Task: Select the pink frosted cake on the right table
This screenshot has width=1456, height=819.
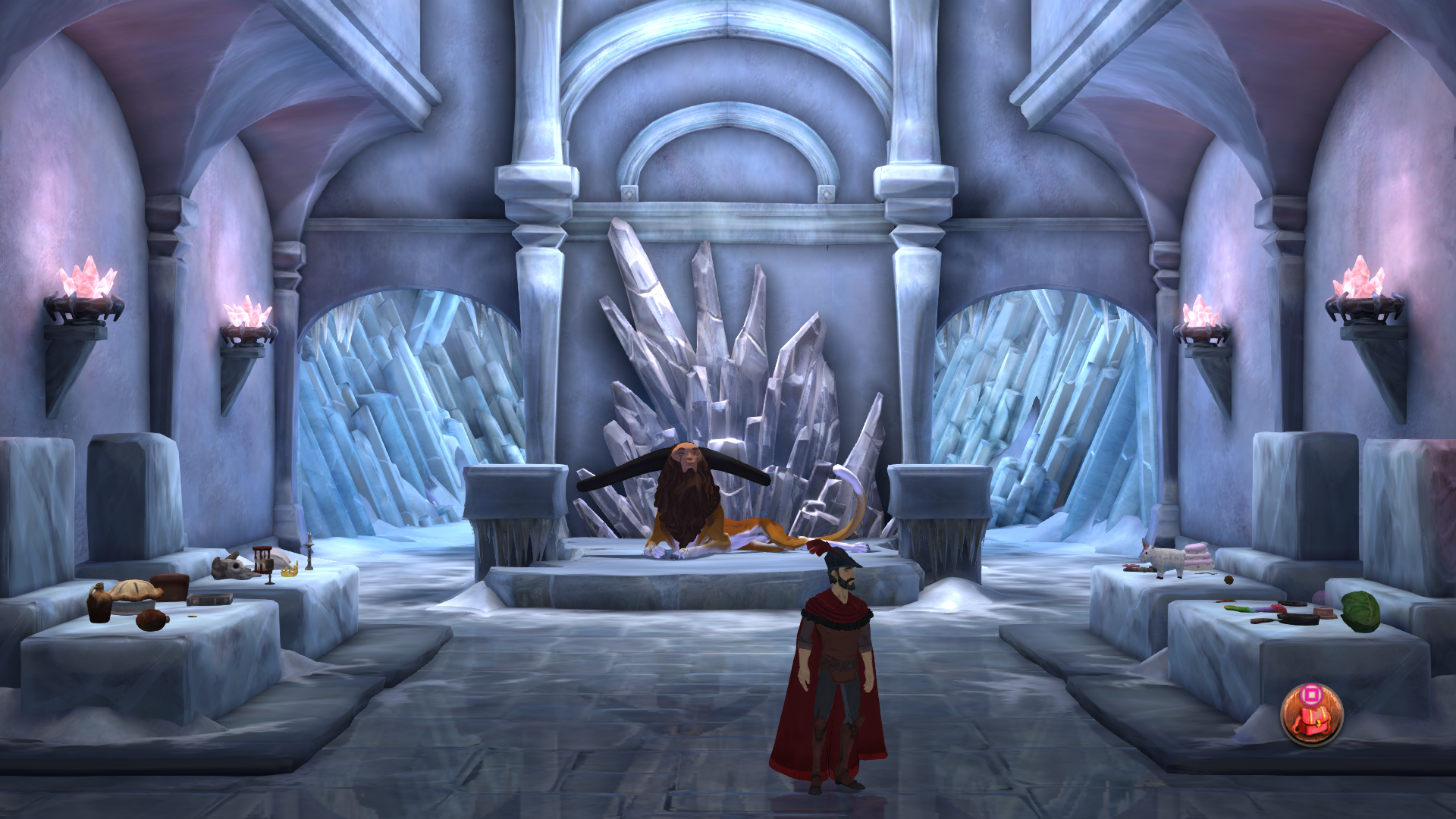Action: [1197, 556]
